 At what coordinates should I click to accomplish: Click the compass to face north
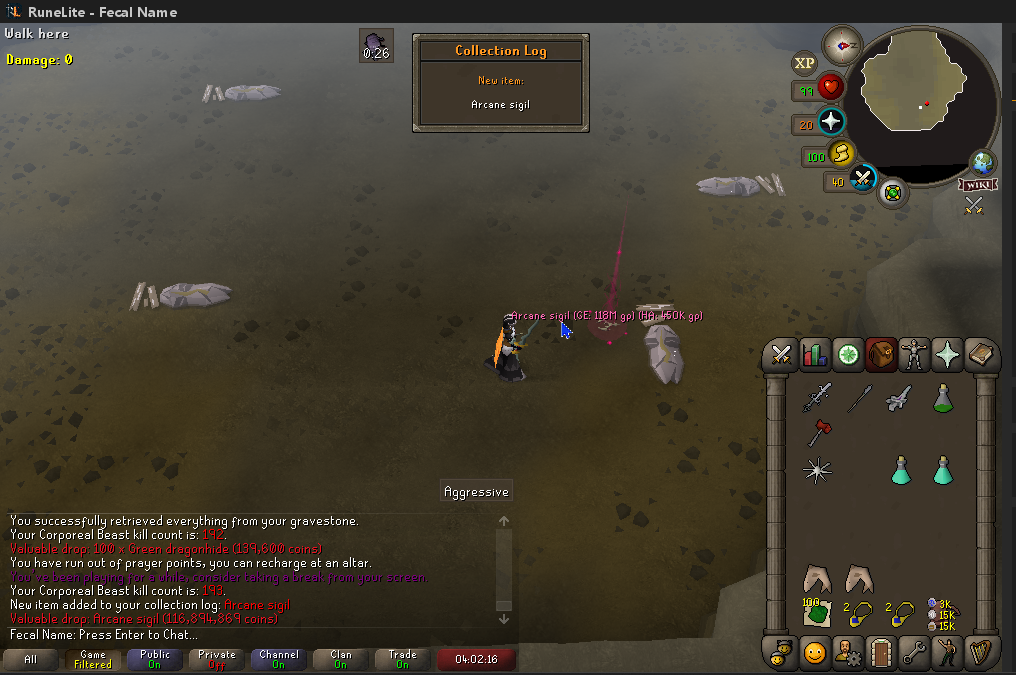tap(842, 45)
